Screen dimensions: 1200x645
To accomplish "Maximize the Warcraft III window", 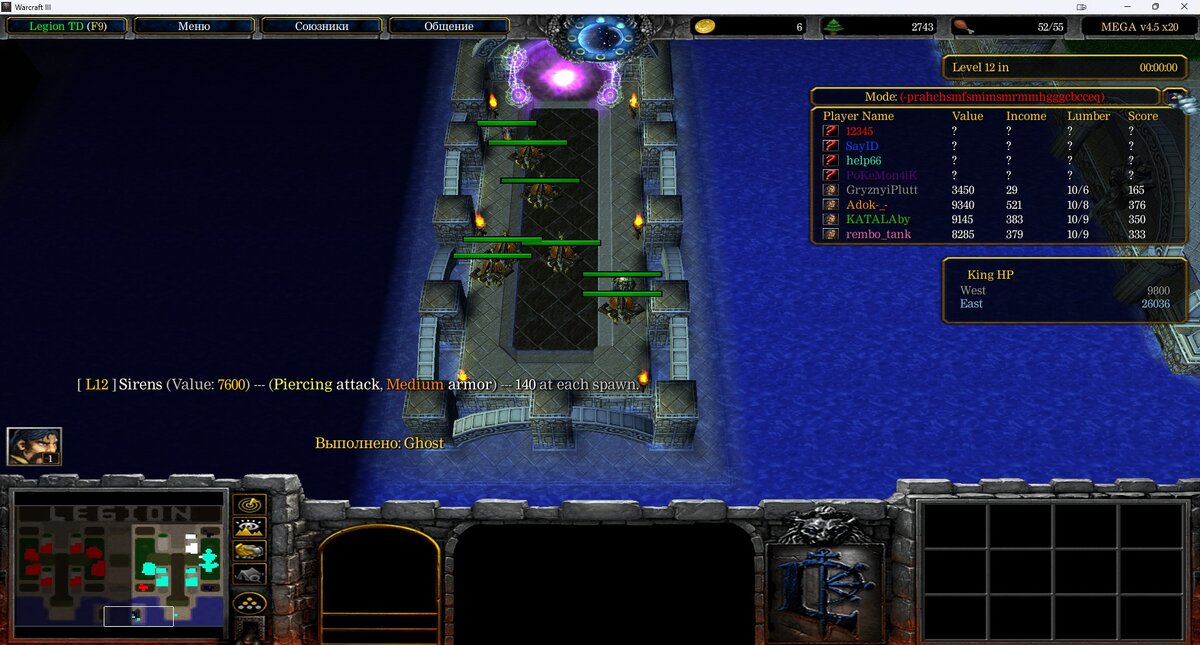I will 1157,6.
